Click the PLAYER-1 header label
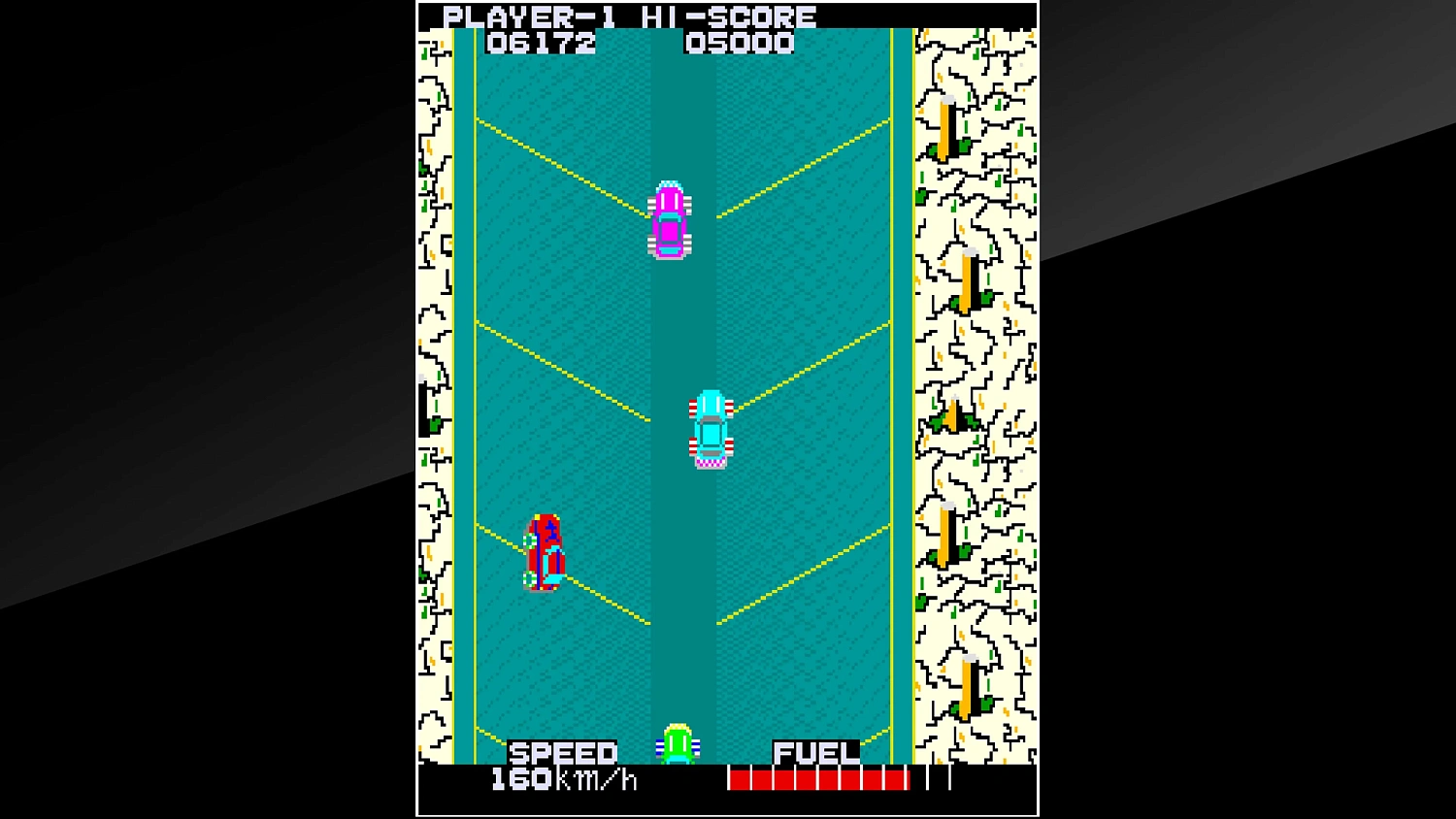 point(529,16)
